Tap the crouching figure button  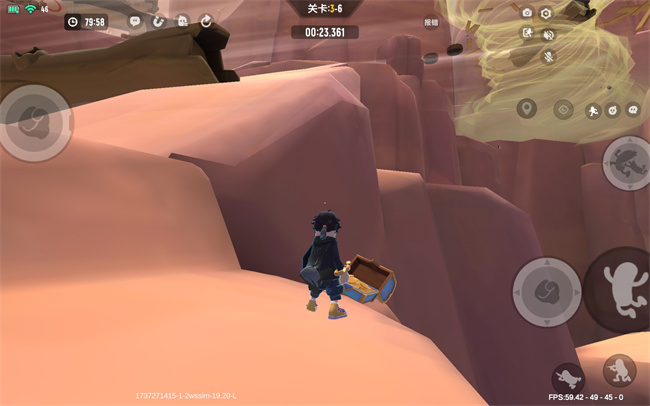[x=619, y=371]
